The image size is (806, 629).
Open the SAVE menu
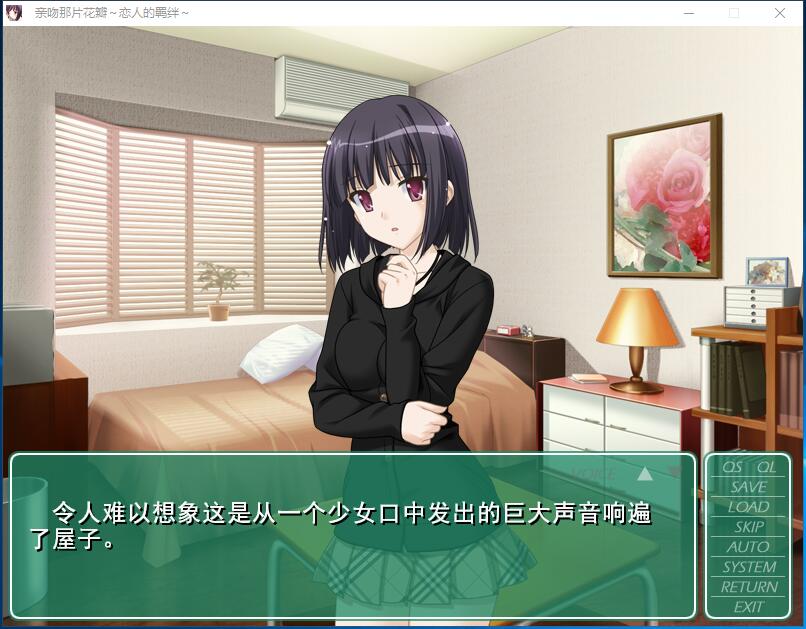click(749, 487)
